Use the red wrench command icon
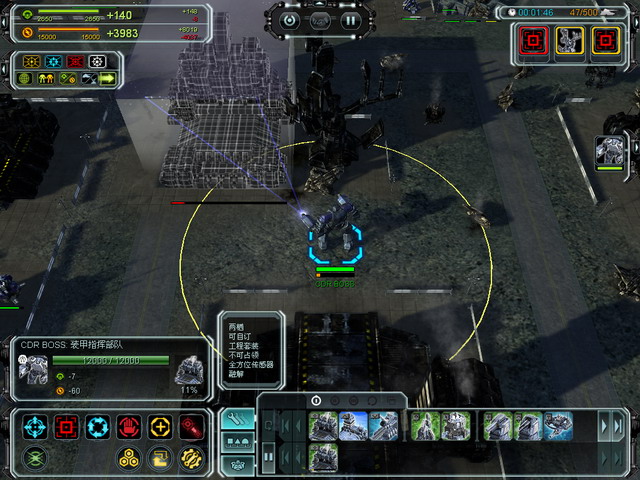The height and width of the screenshot is (480, 640). [191, 428]
